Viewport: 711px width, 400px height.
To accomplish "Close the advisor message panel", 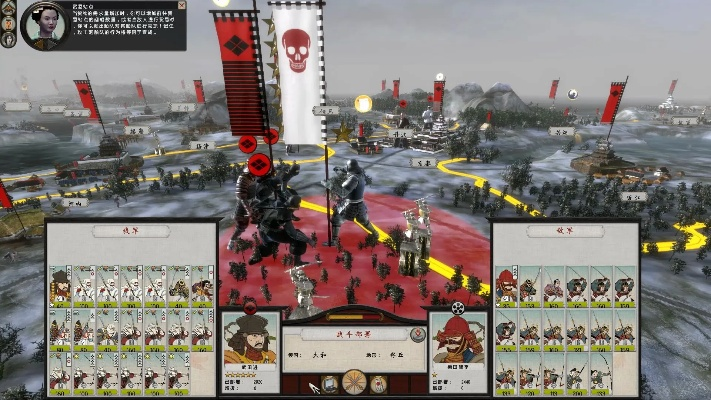I will [180, 7].
